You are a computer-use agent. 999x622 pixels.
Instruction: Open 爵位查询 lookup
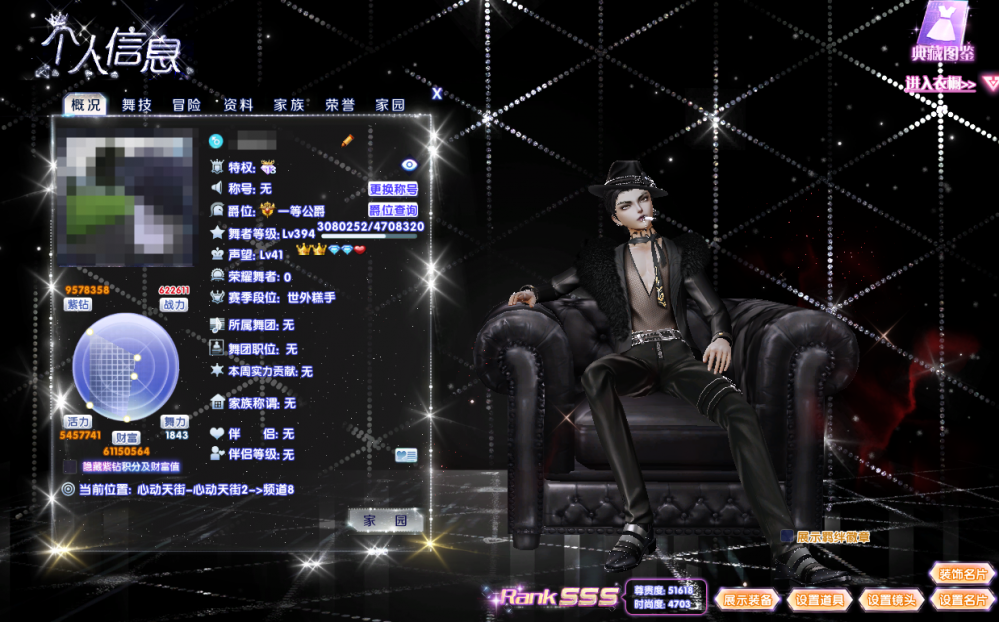pyautogui.click(x=393, y=210)
